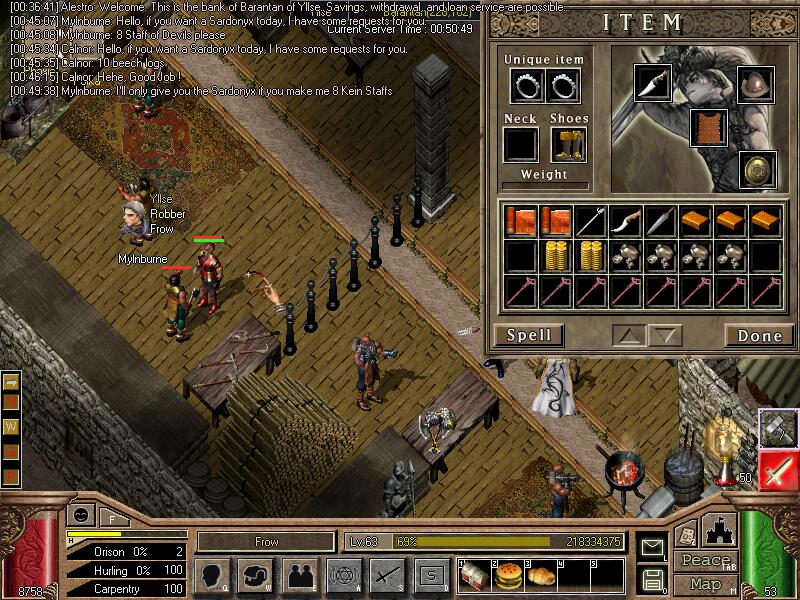The width and height of the screenshot is (800, 600).
Task: Open the Spell panel
Action: click(x=529, y=335)
